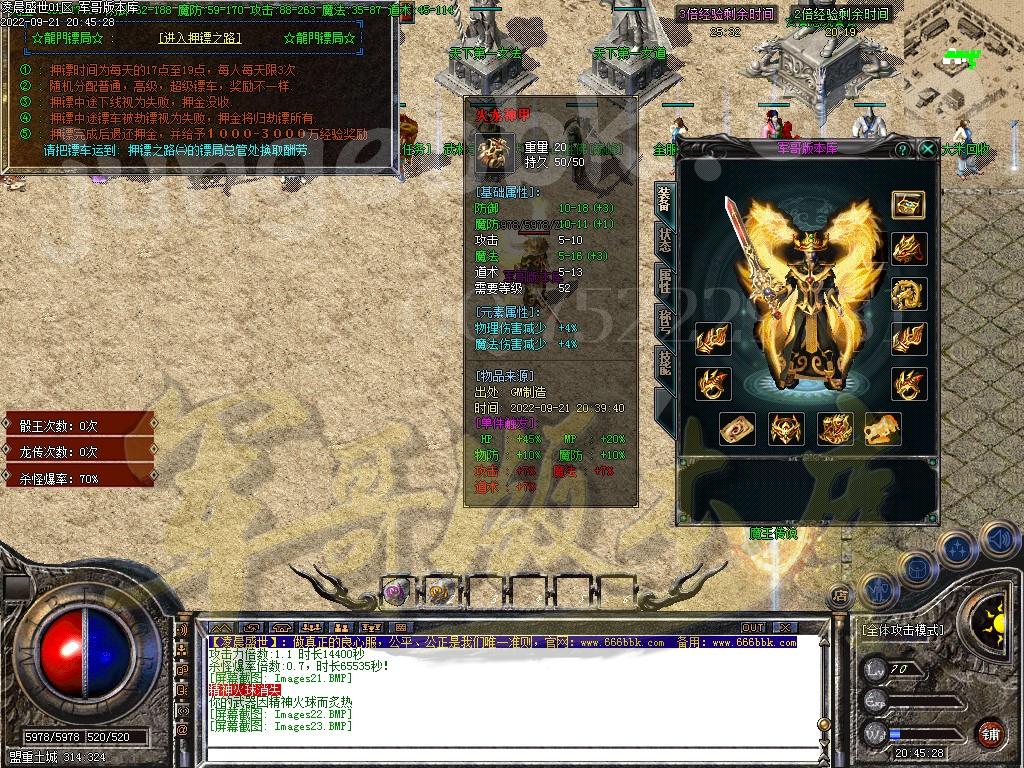The height and width of the screenshot is (768, 1024).
Task: Close the character equipment panel
Action: (928, 149)
